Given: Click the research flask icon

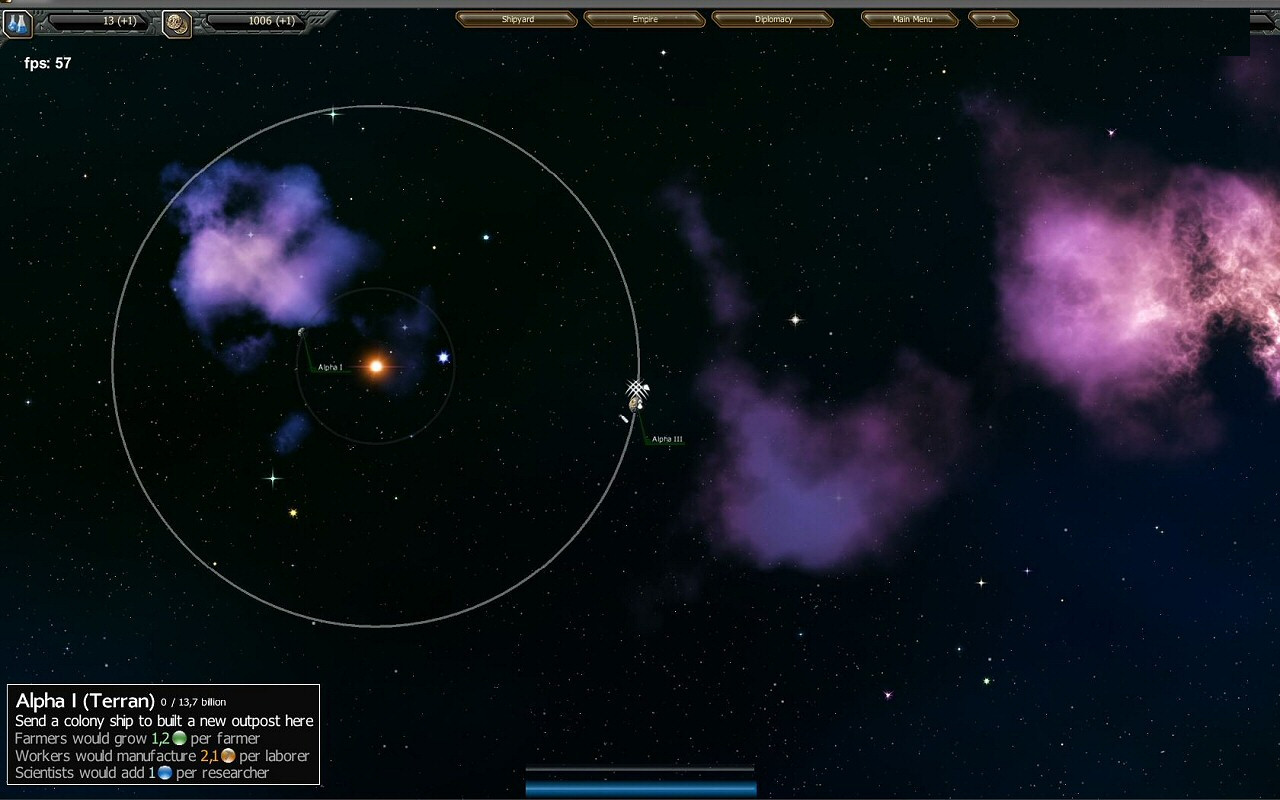Looking at the screenshot, I should pos(17,24).
